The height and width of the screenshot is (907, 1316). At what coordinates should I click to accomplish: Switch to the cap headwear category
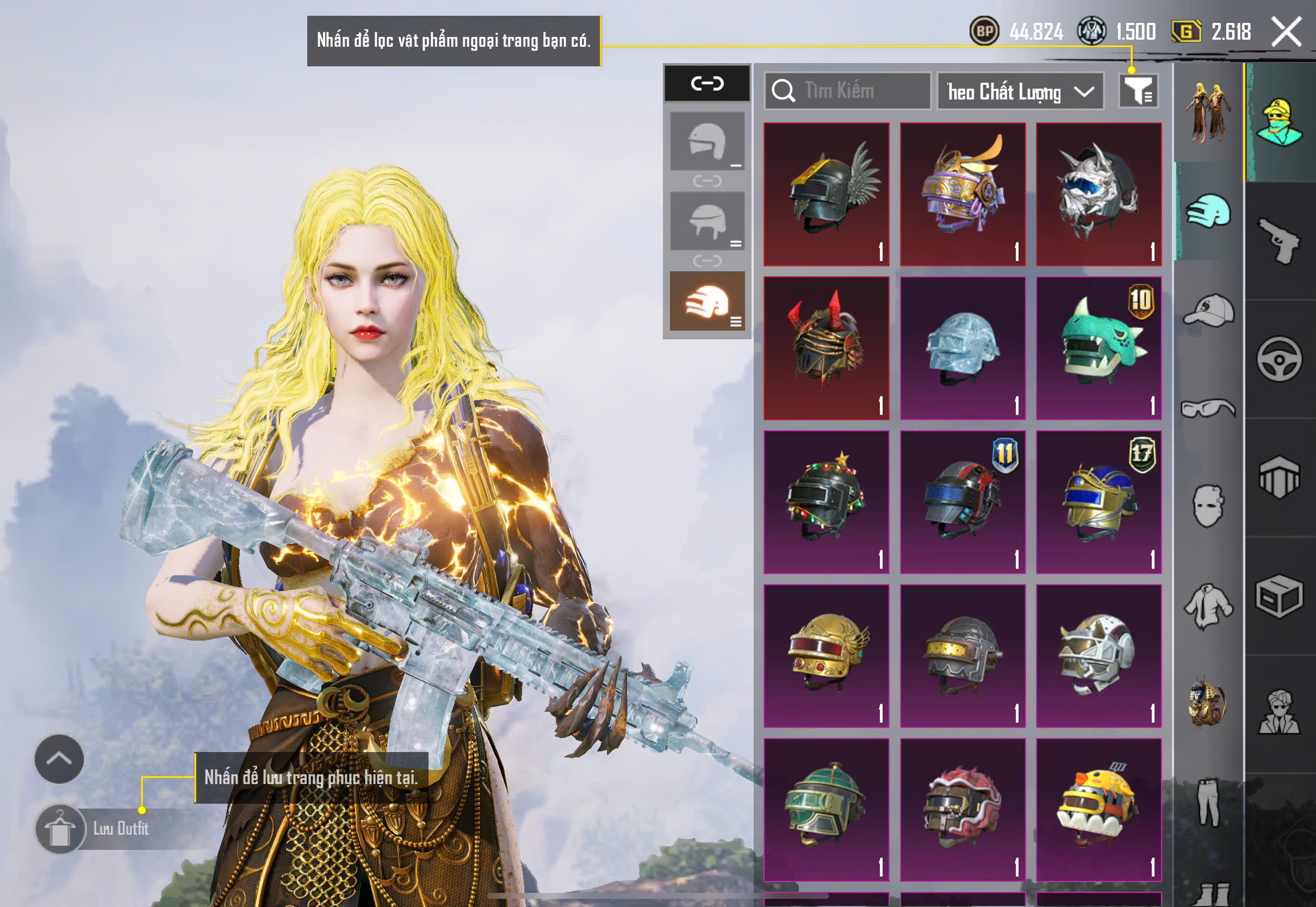coord(1209,310)
